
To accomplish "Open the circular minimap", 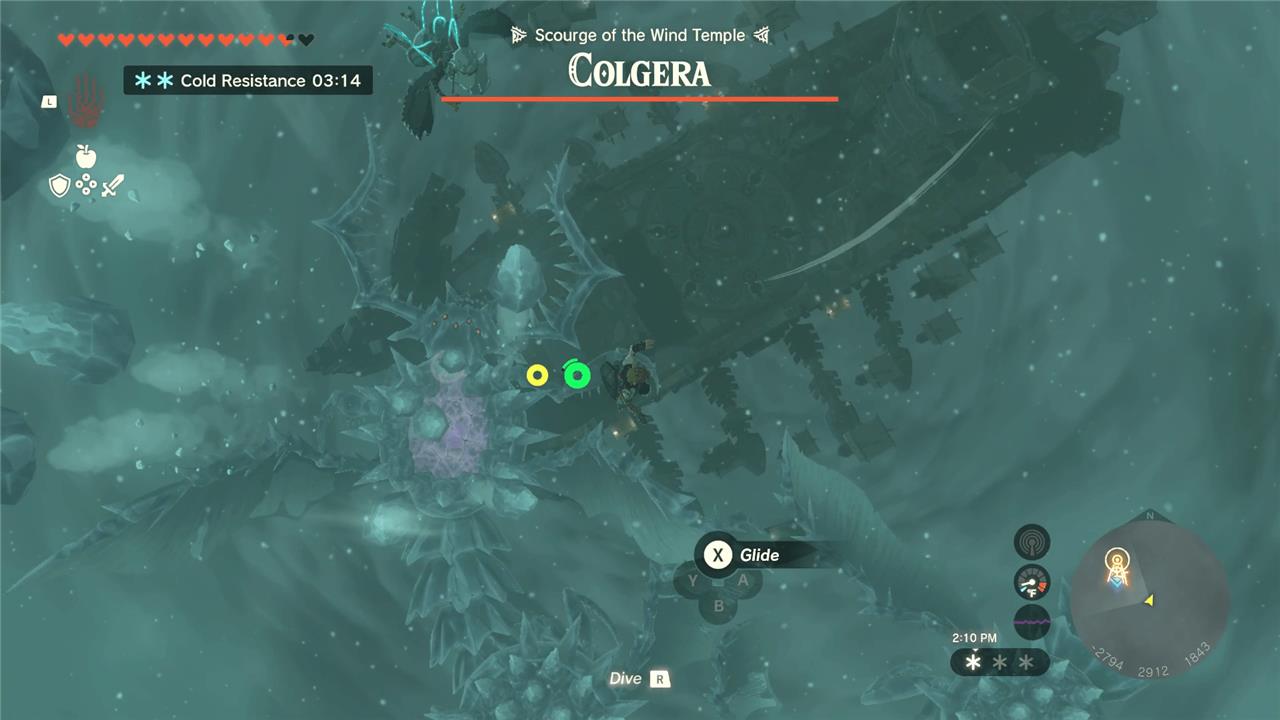I will pos(1149,595).
